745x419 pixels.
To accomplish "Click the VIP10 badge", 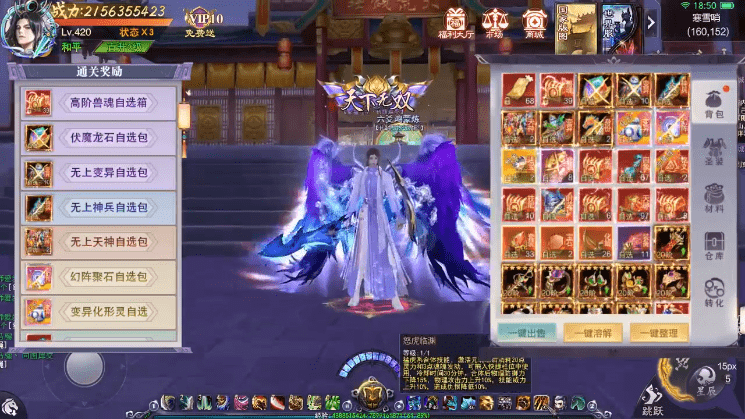I will 206,19.
